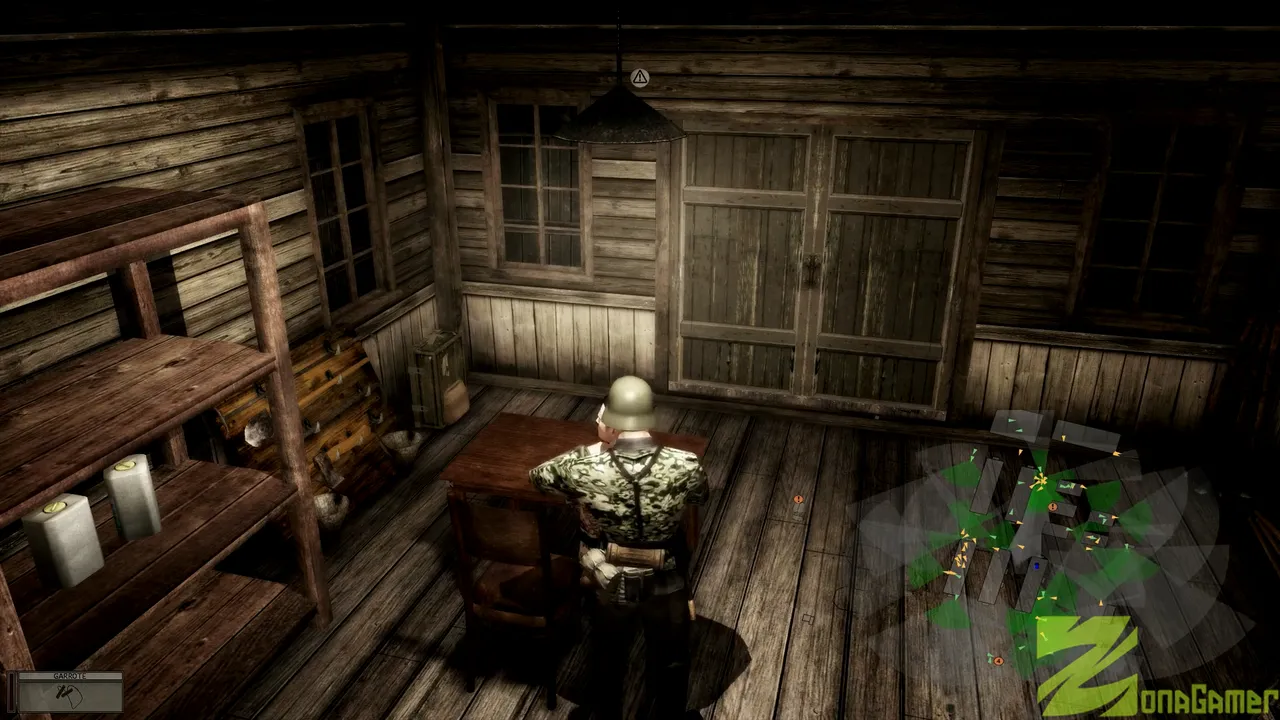Select the blue player marker on minimap
1280x720 pixels.
(x=1036, y=566)
